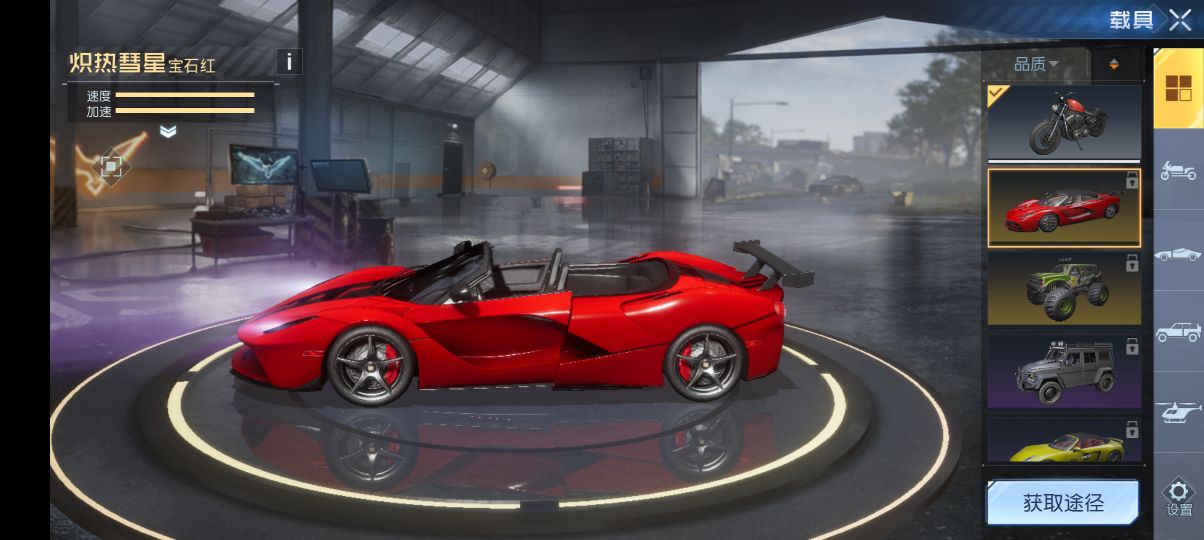
Task: Expand the vehicle stats panel
Action: point(168,132)
